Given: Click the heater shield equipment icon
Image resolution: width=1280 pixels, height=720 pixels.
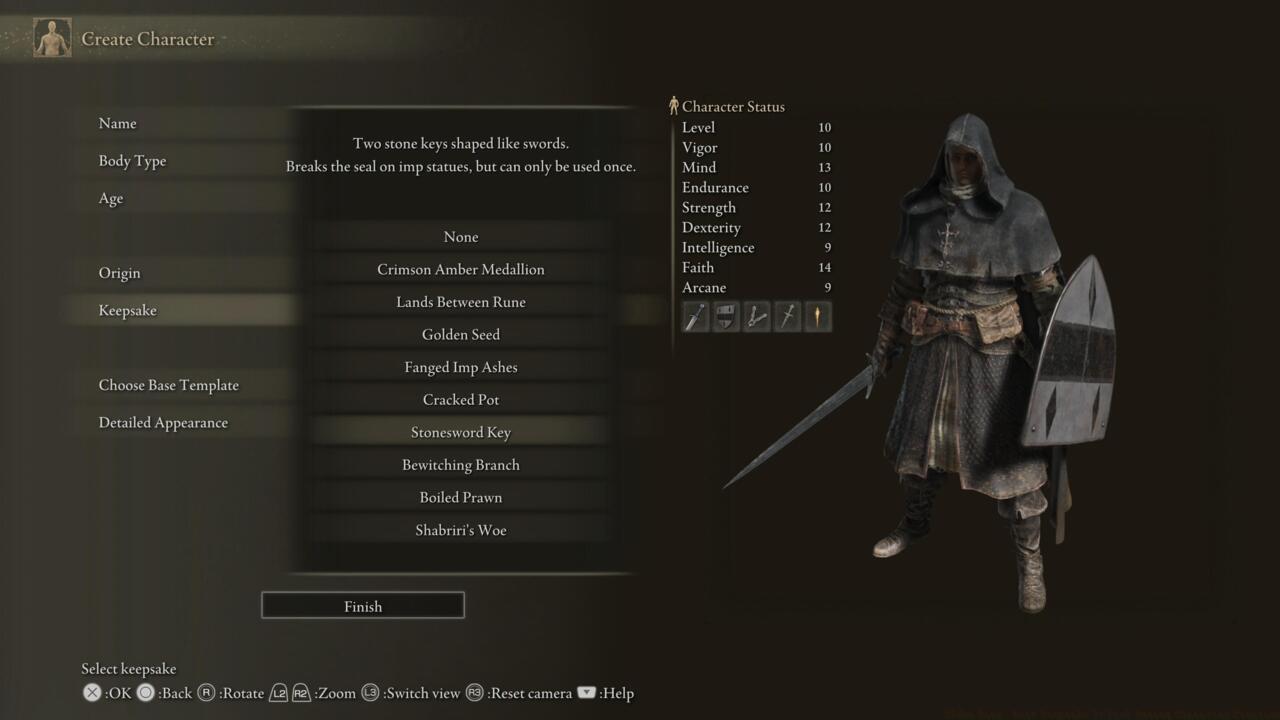Looking at the screenshot, I should point(726,316).
